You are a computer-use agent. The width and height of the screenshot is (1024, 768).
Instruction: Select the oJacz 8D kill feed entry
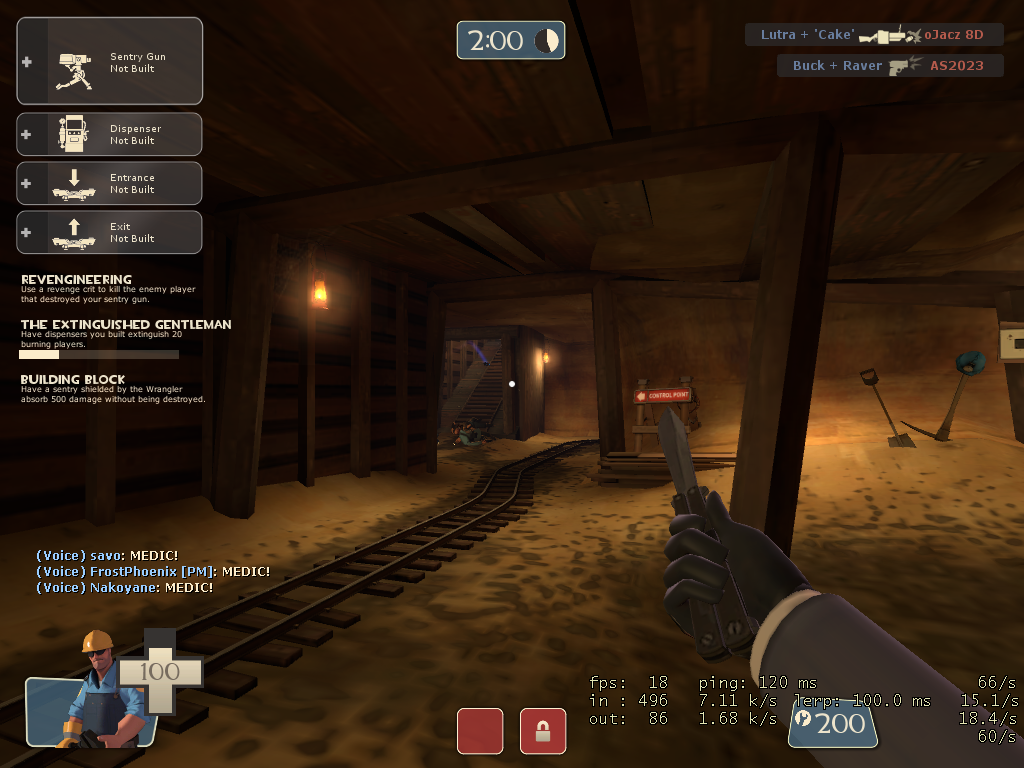[x=872, y=35]
